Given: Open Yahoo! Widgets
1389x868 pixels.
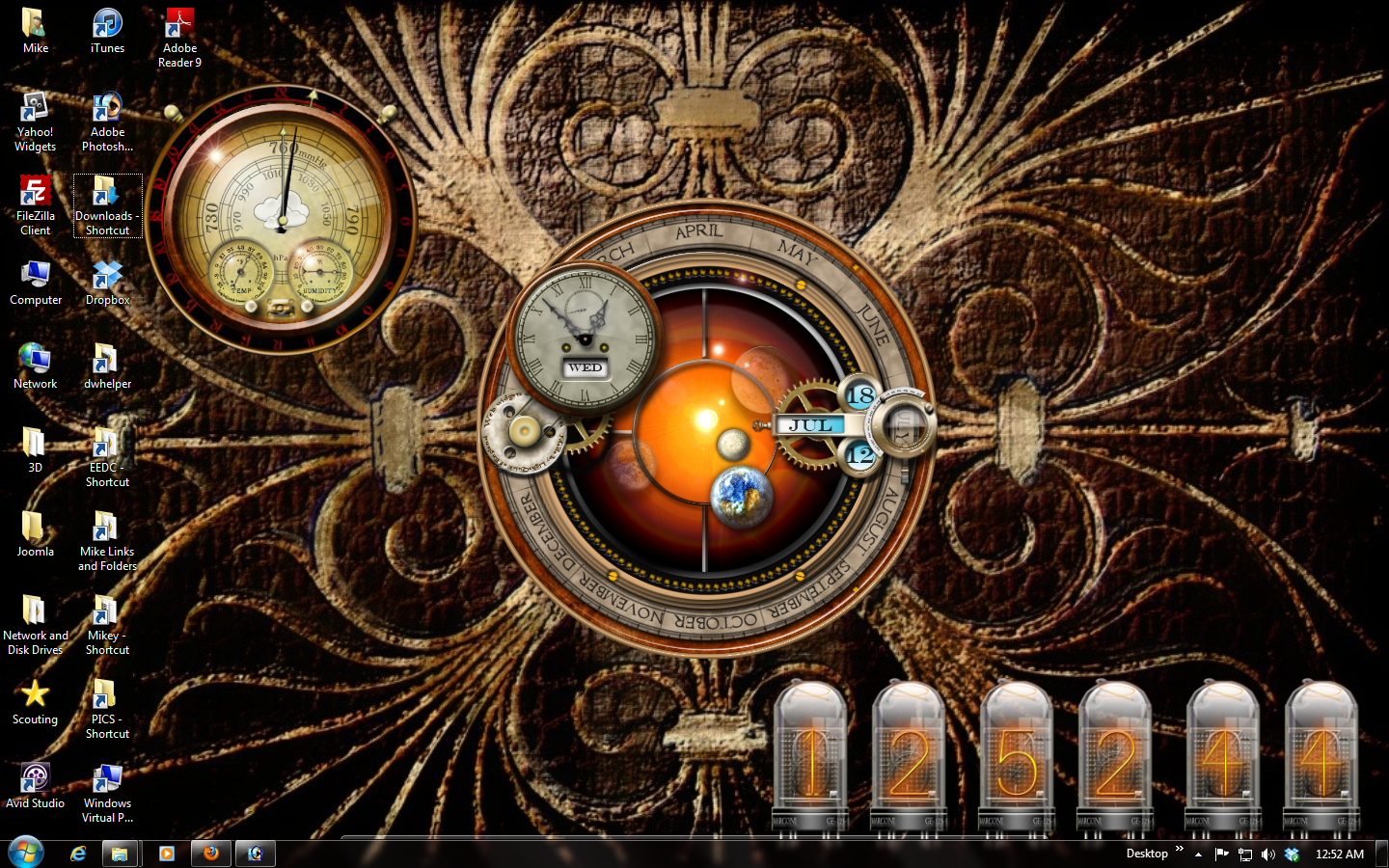Looking at the screenshot, I should (35, 109).
